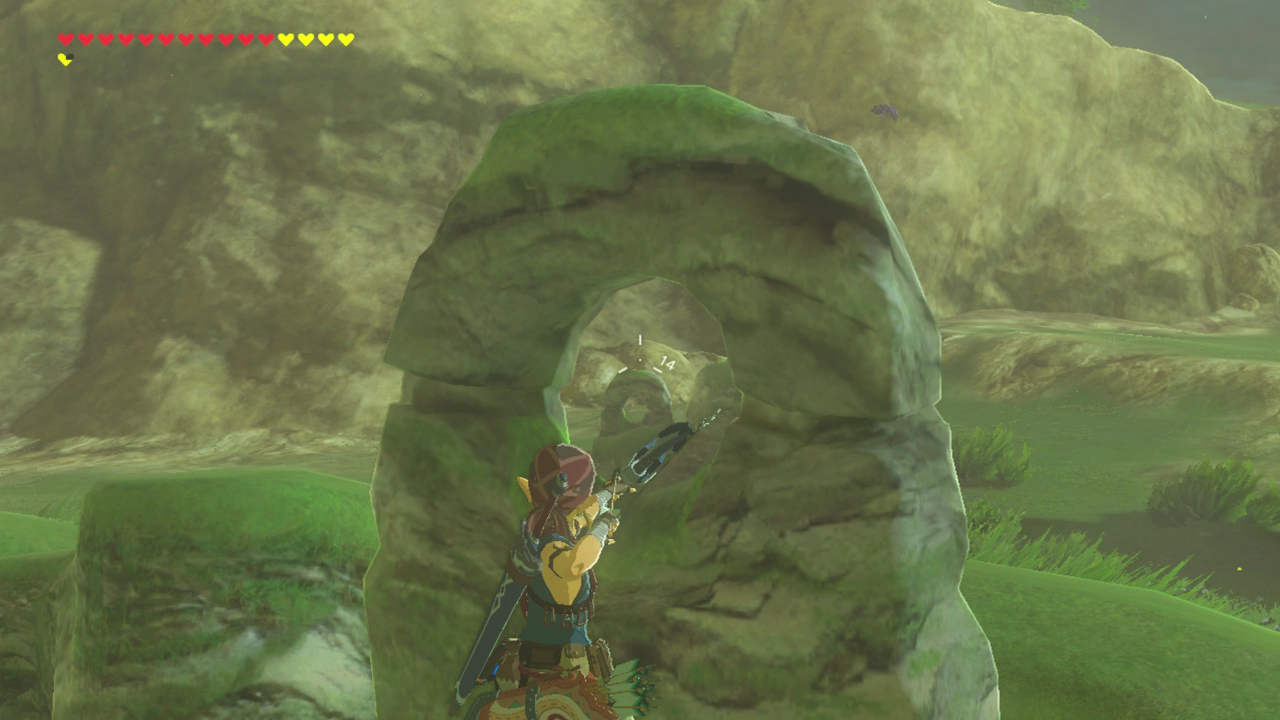Click the bow reticle crosshair
This screenshot has height=720, width=1280.
tap(640, 358)
